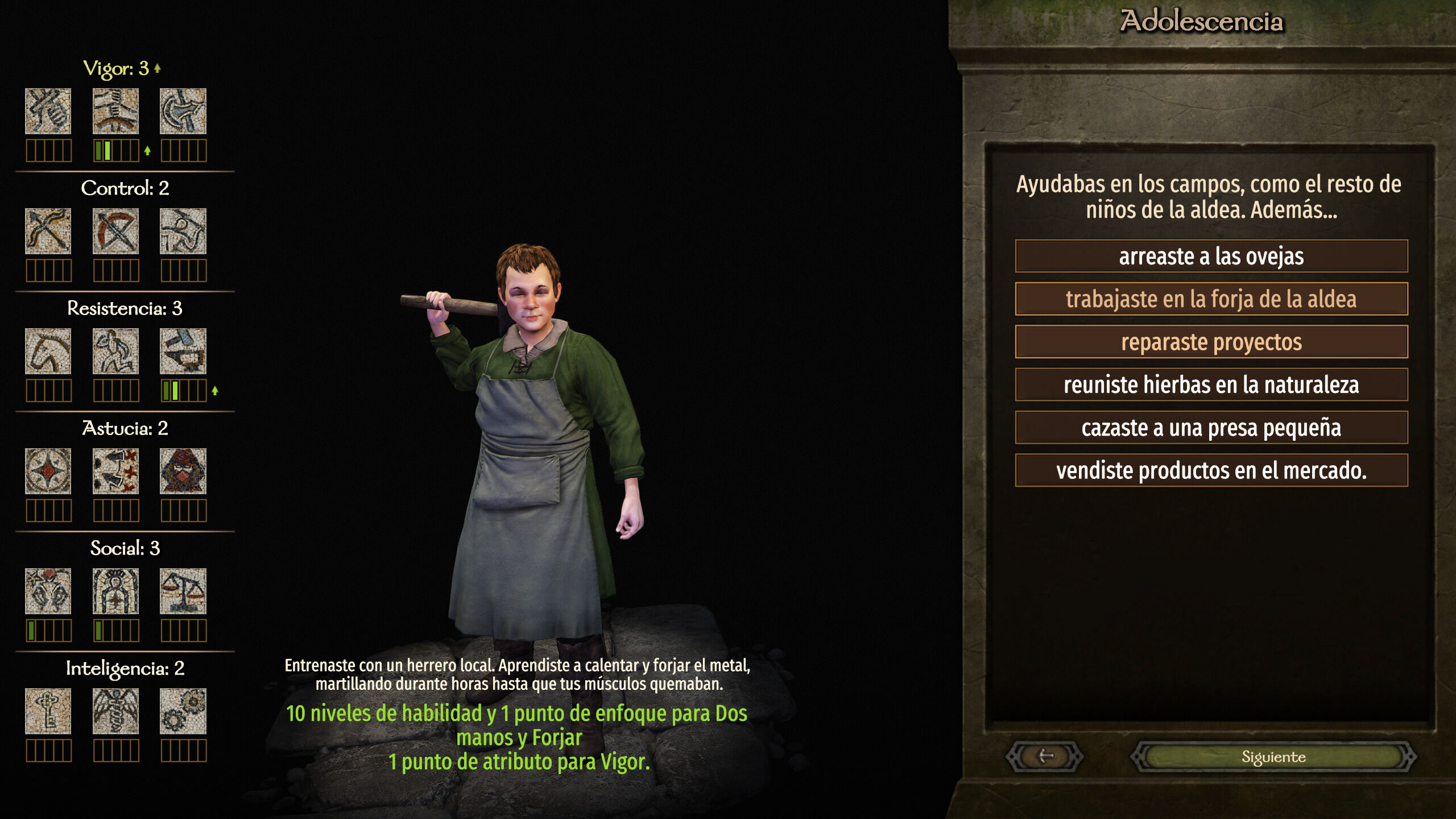Click the Medicine caduceus skill icon
The height and width of the screenshot is (819, 1456).
point(116,711)
